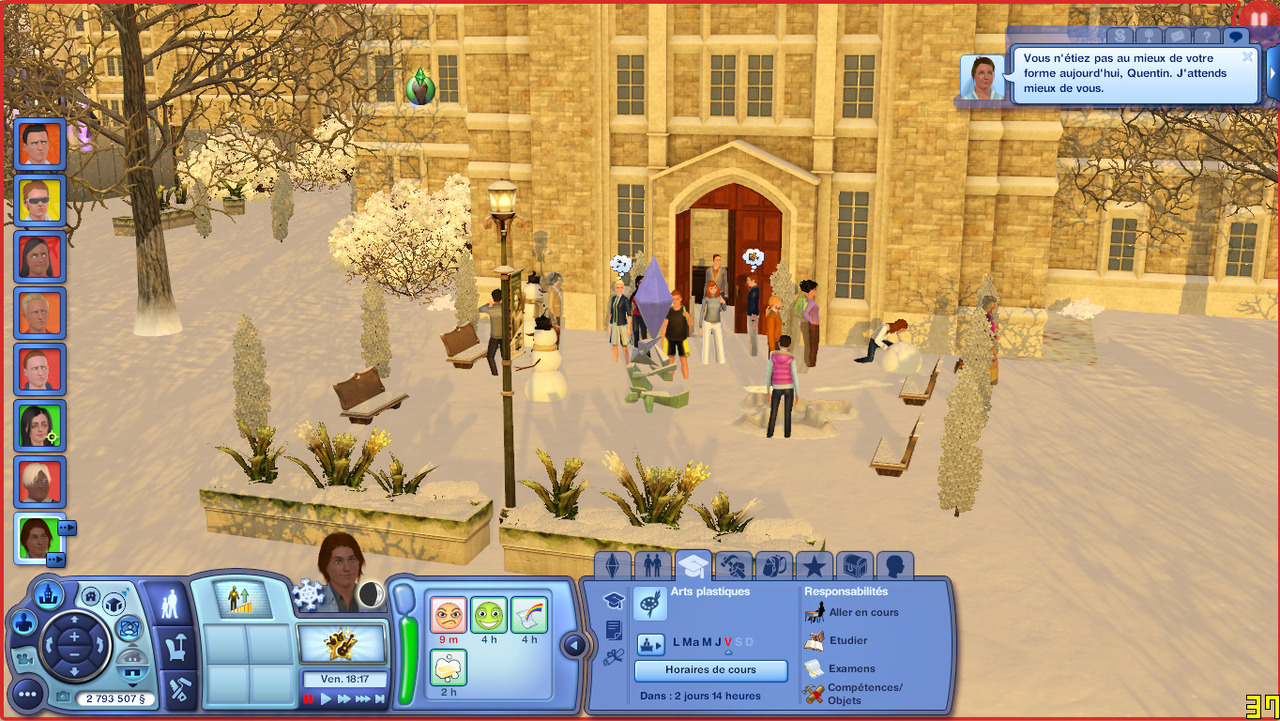
Task: Open the envelope notification tab
Action: [1177, 37]
